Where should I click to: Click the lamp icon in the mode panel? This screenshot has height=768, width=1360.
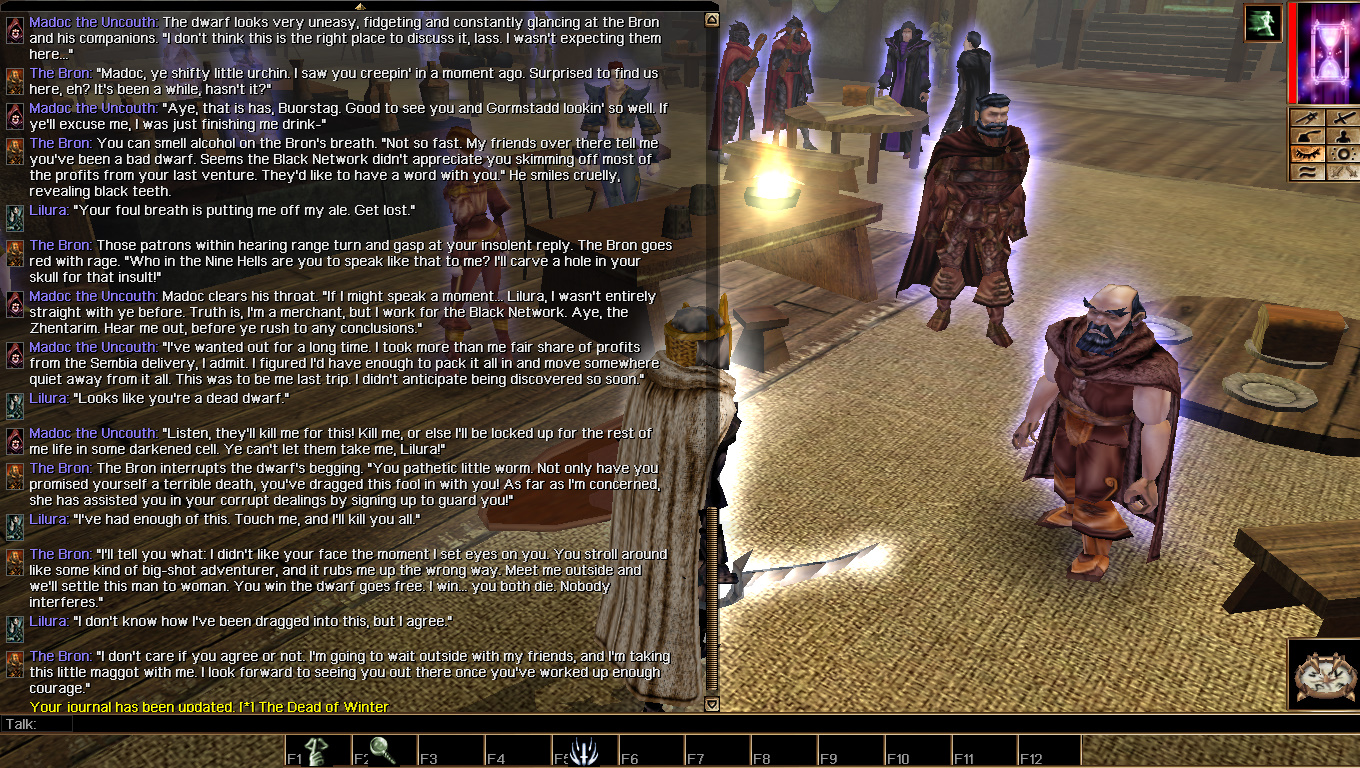click(1310, 136)
